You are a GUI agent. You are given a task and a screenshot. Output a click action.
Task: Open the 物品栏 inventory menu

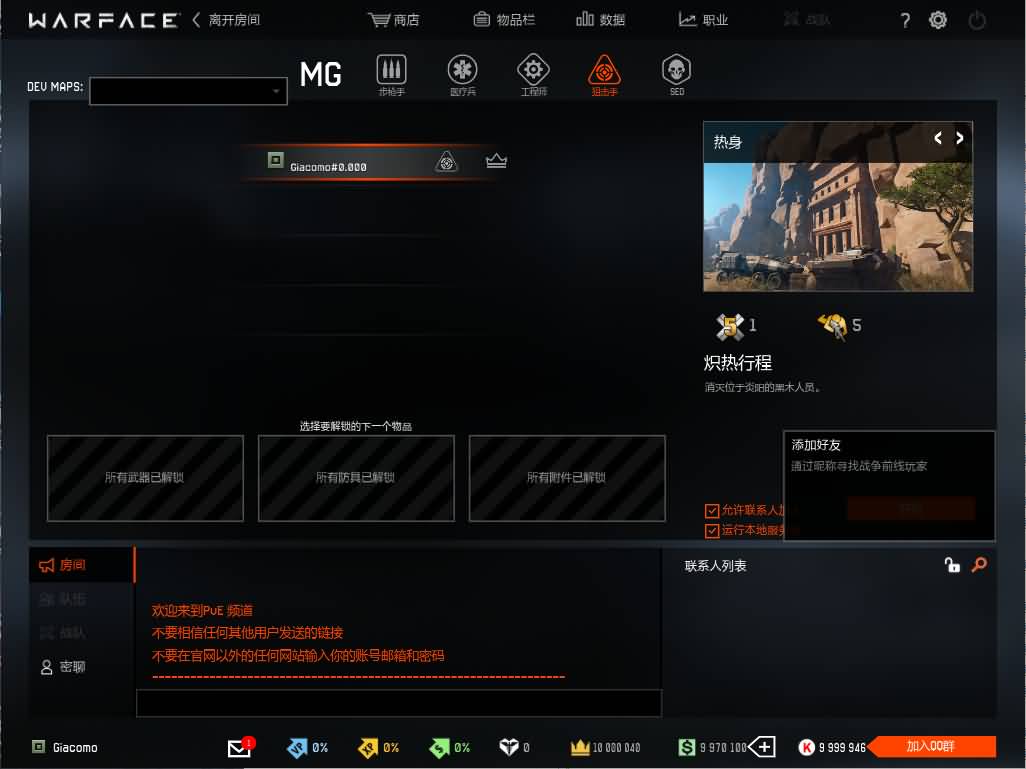[504, 20]
